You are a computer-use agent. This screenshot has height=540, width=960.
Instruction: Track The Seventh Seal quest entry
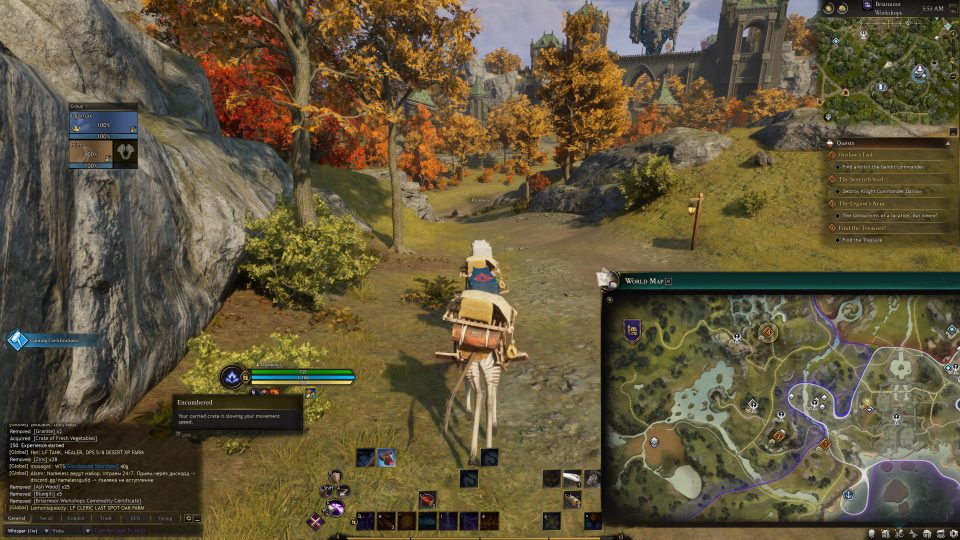[862, 178]
